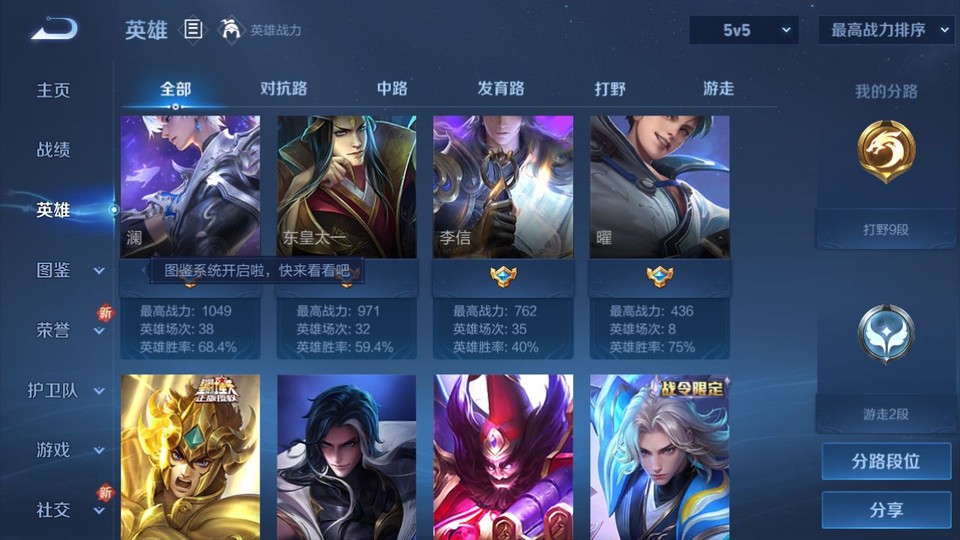
Task: Go back using the top-left arrow
Action: 54,30
